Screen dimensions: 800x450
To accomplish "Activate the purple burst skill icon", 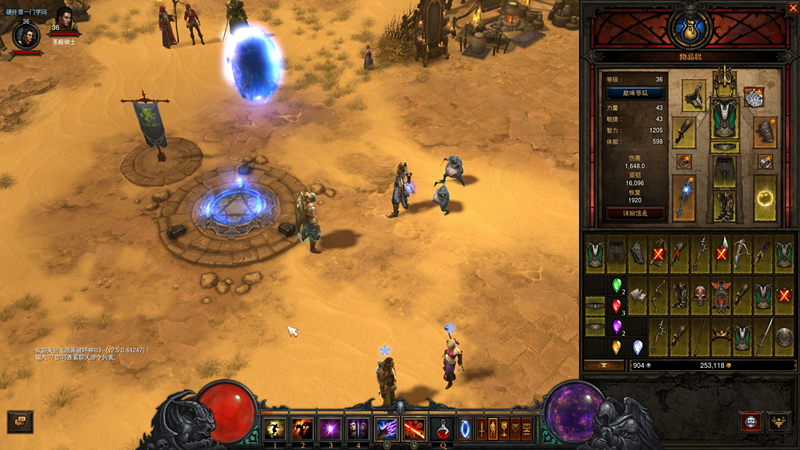I will [329, 430].
